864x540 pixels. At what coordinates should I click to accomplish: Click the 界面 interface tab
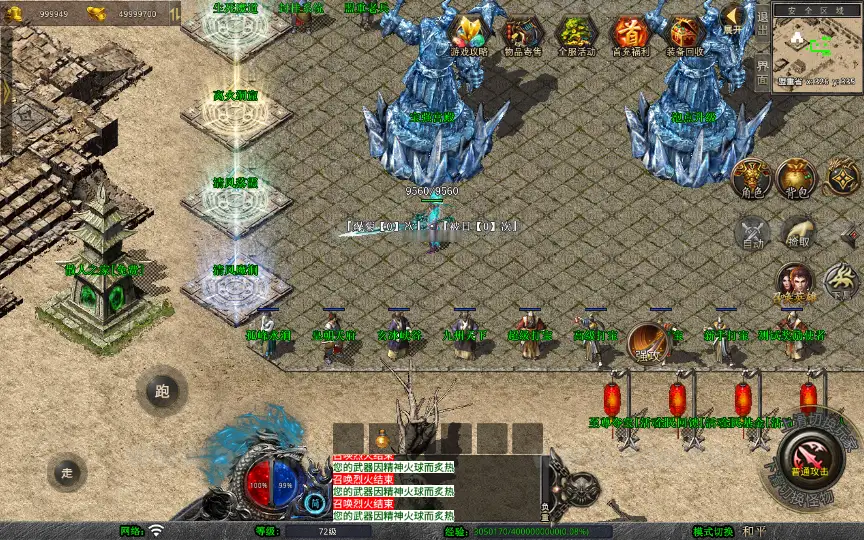(762, 72)
